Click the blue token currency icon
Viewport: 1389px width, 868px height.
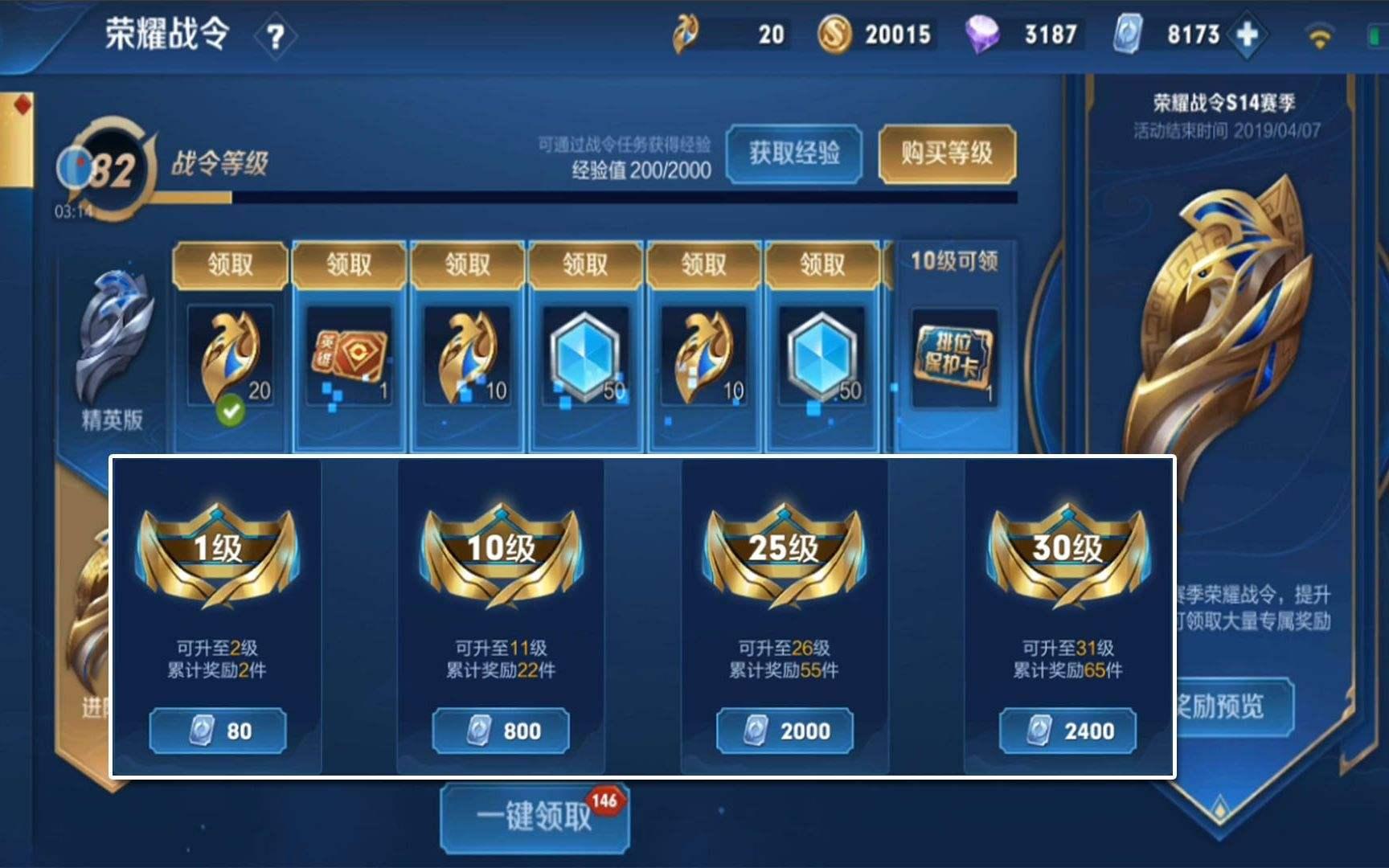click(1129, 34)
